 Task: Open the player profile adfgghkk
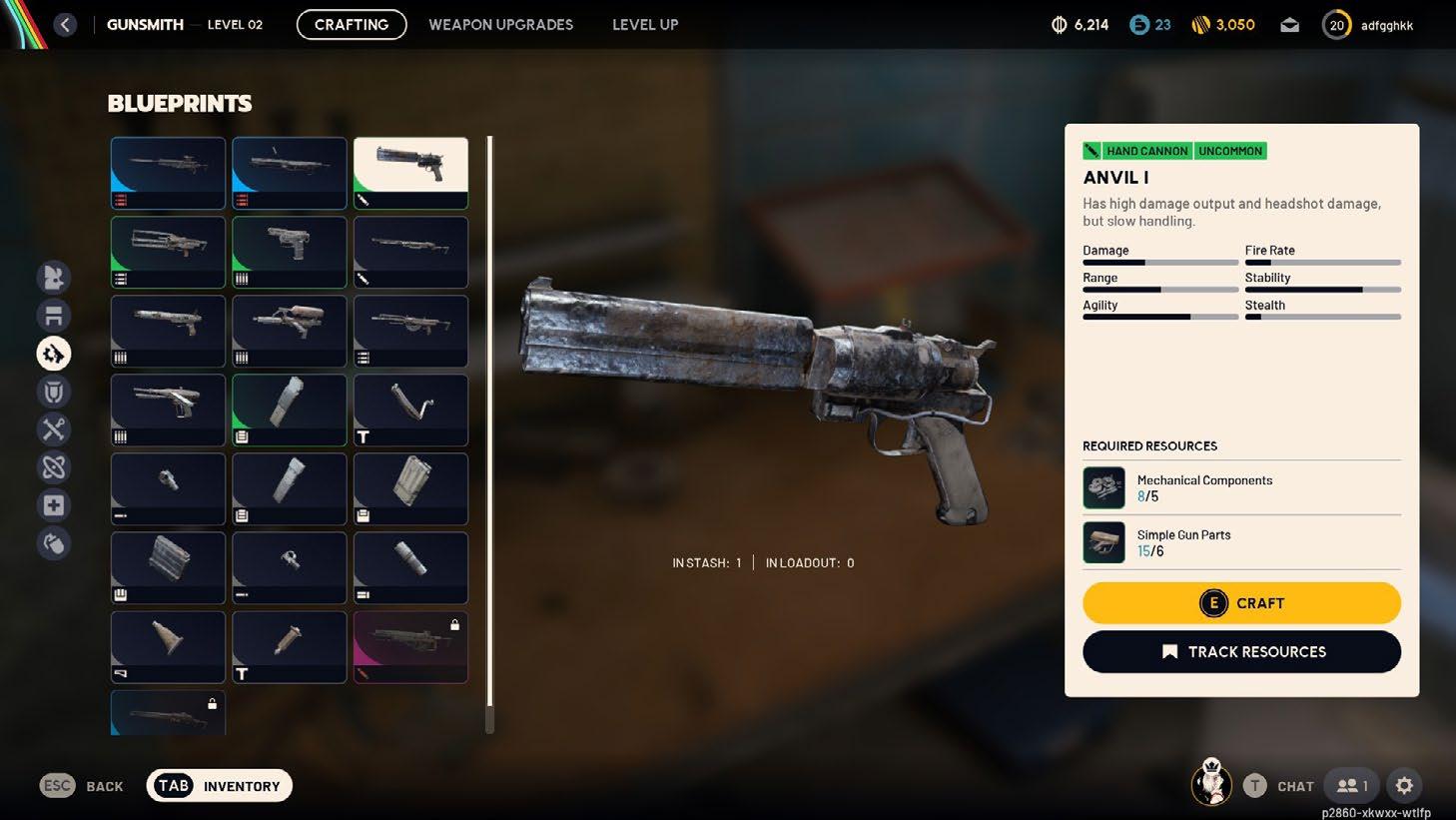[1368, 25]
